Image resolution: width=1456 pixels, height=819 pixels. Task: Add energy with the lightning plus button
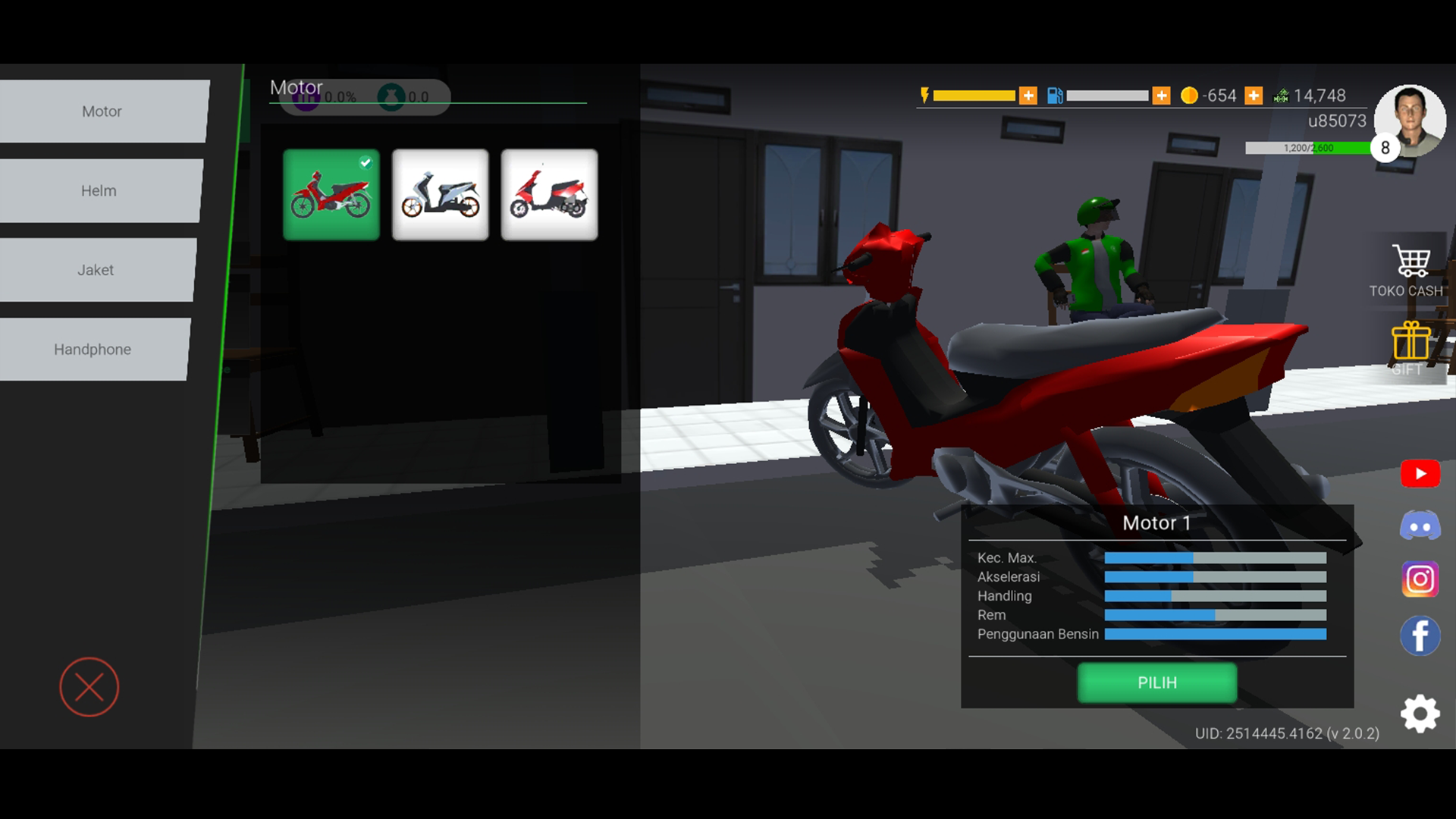pos(1028,96)
